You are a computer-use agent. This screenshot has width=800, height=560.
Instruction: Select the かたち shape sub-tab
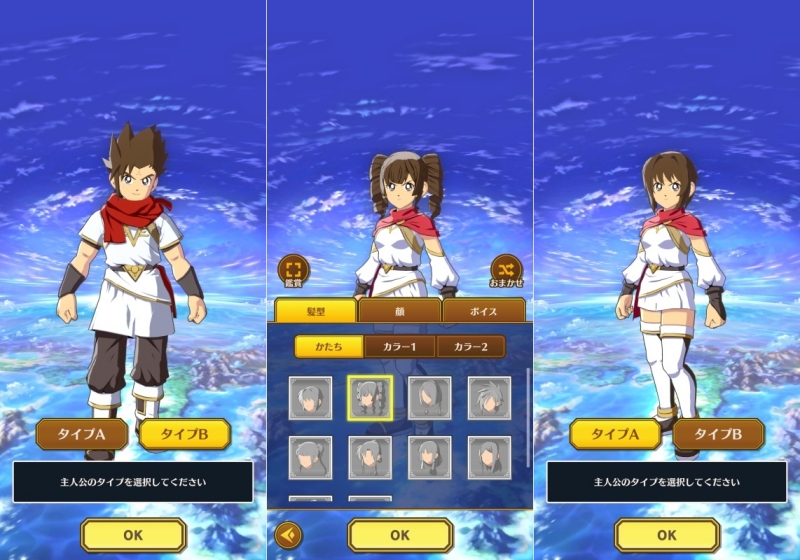328,346
